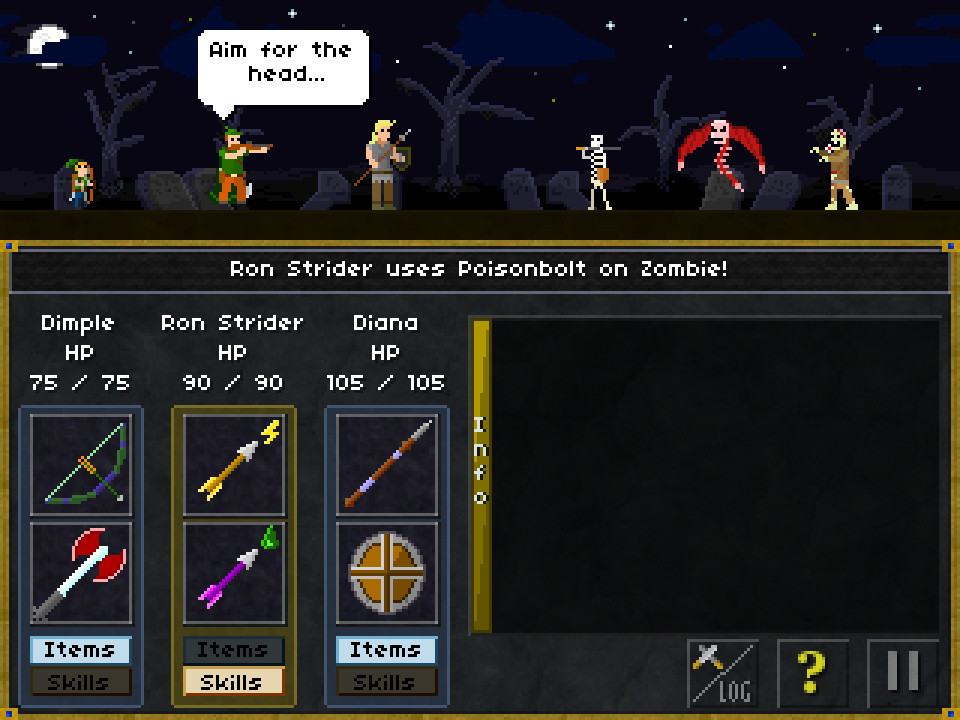The image size is (960, 720).
Task: Open Dimple's Items tab
Action: (x=81, y=650)
